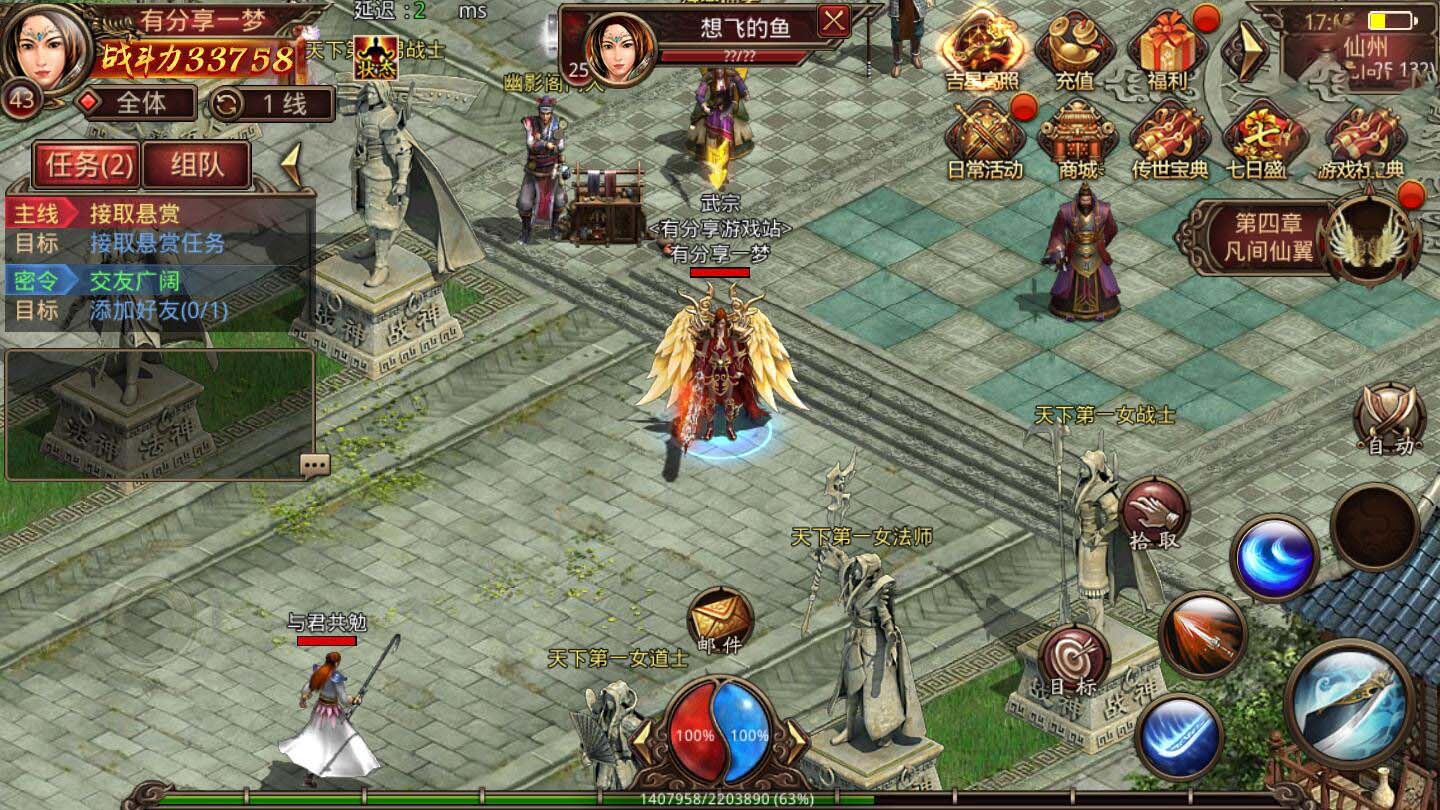This screenshot has height=810, width=1440.
Task: Collapse the top-right icon panel arrow
Action: tap(1244, 50)
